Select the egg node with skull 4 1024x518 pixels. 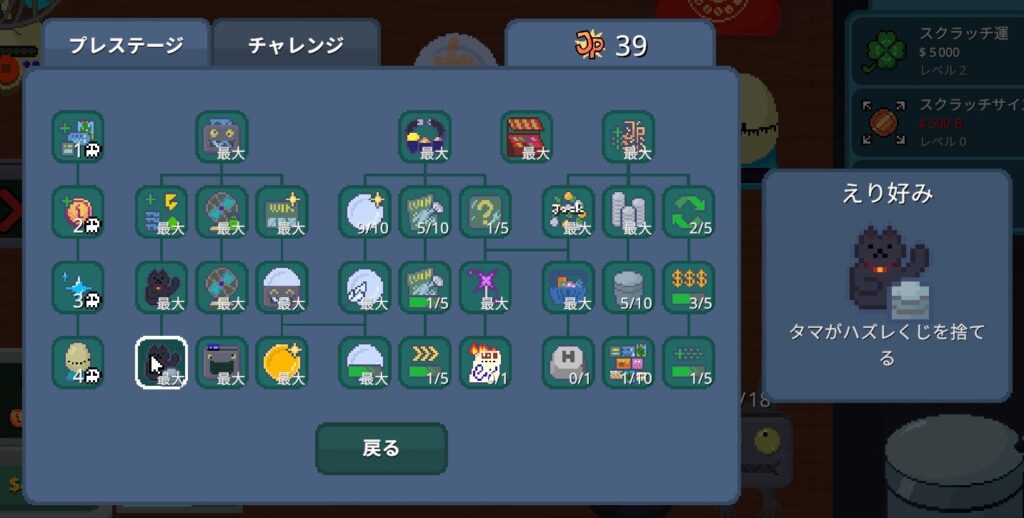pos(78,361)
